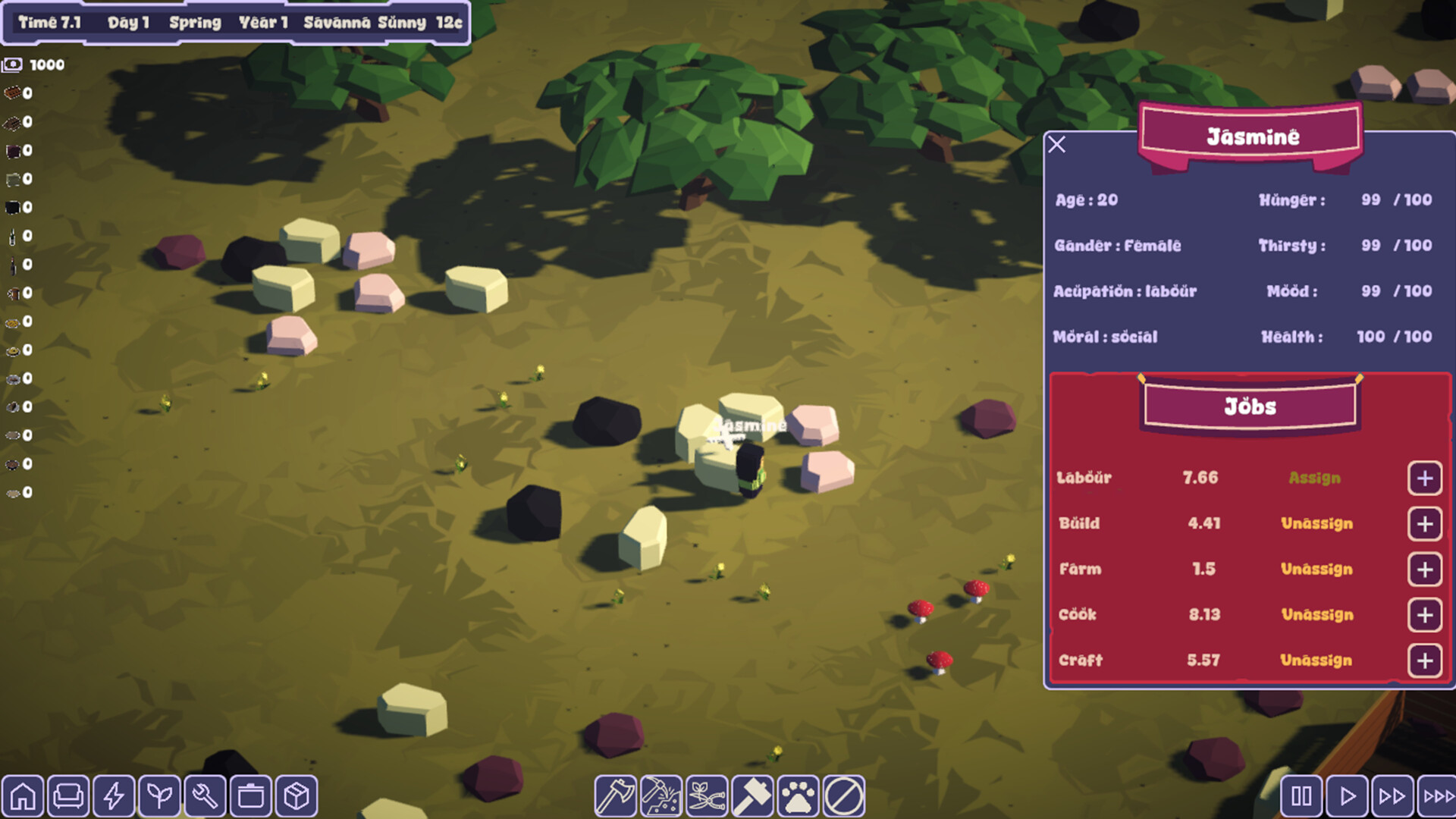Open the storage stove menu

pos(249,794)
